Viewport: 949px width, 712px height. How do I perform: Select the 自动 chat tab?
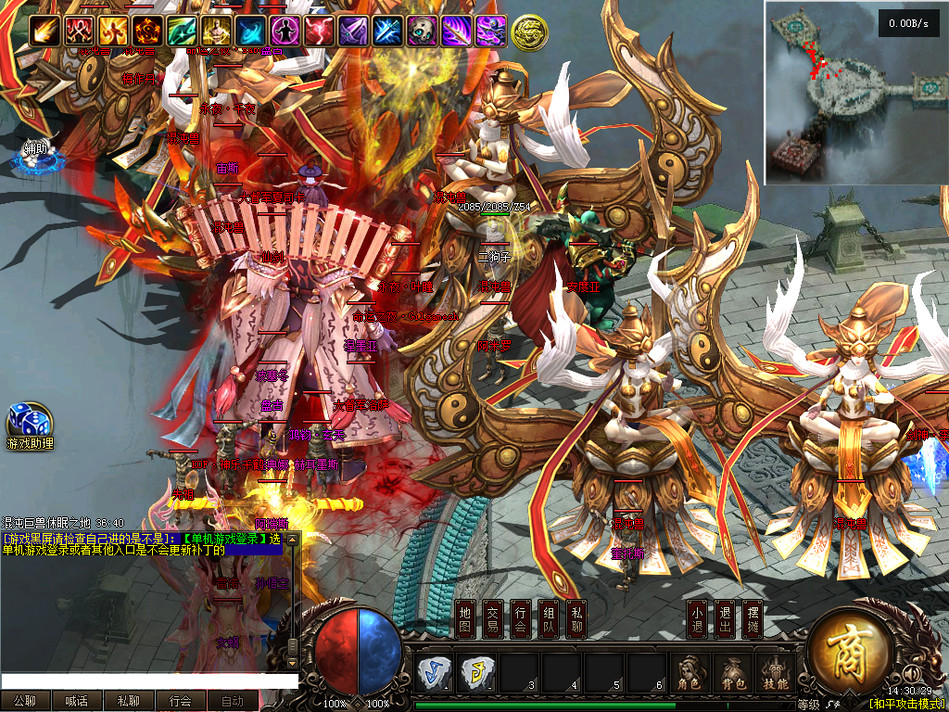pos(232,701)
